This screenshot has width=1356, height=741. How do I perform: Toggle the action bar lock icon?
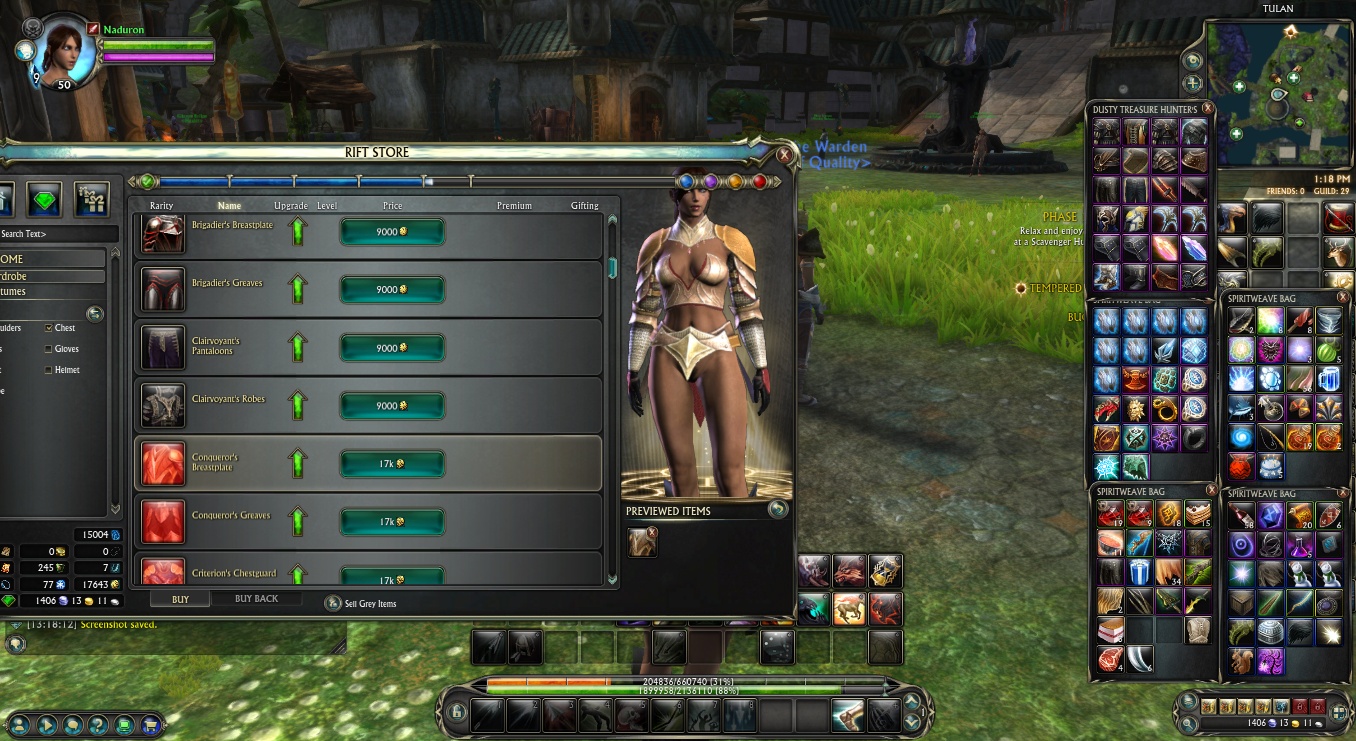pos(456,712)
